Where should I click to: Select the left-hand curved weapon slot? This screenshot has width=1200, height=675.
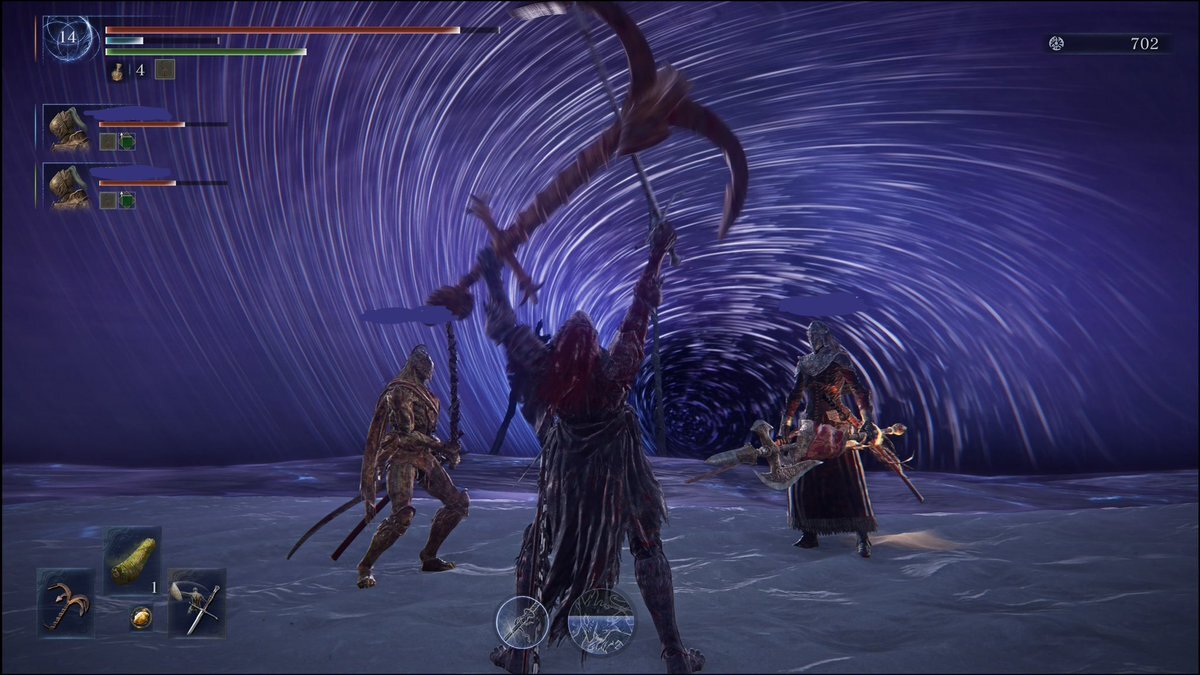pyautogui.click(x=65, y=602)
